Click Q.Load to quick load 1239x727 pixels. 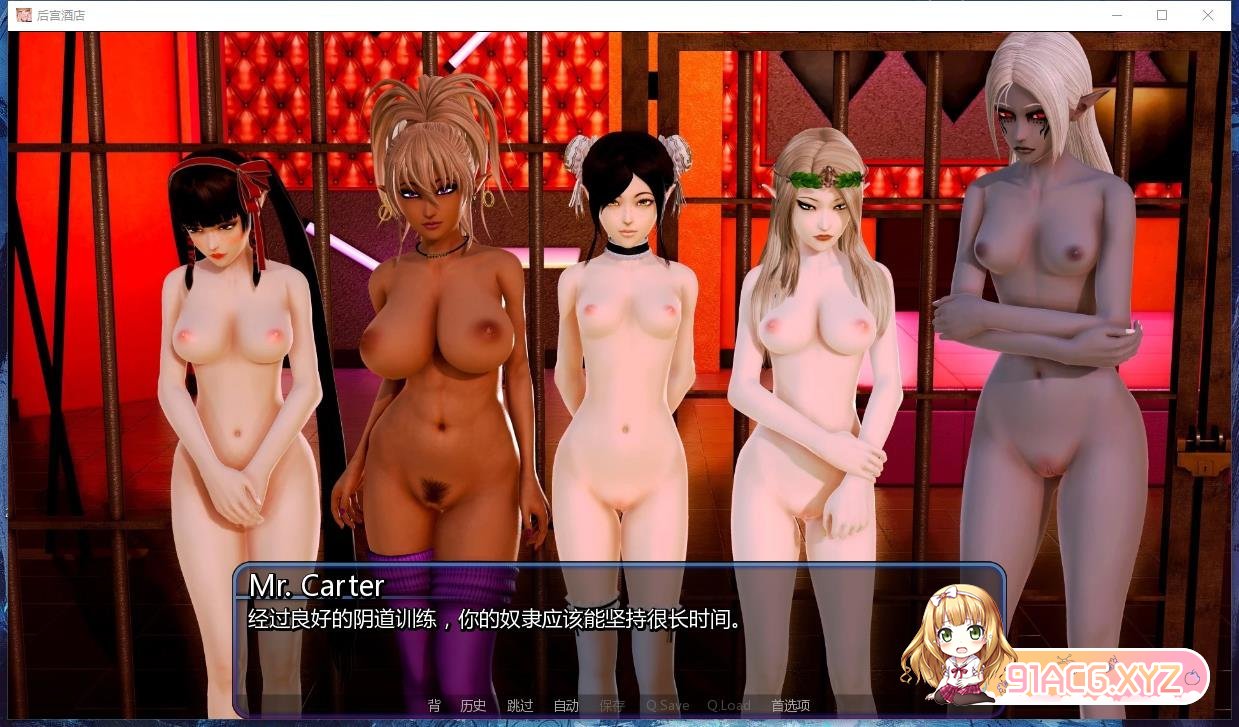(x=729, y=706)
